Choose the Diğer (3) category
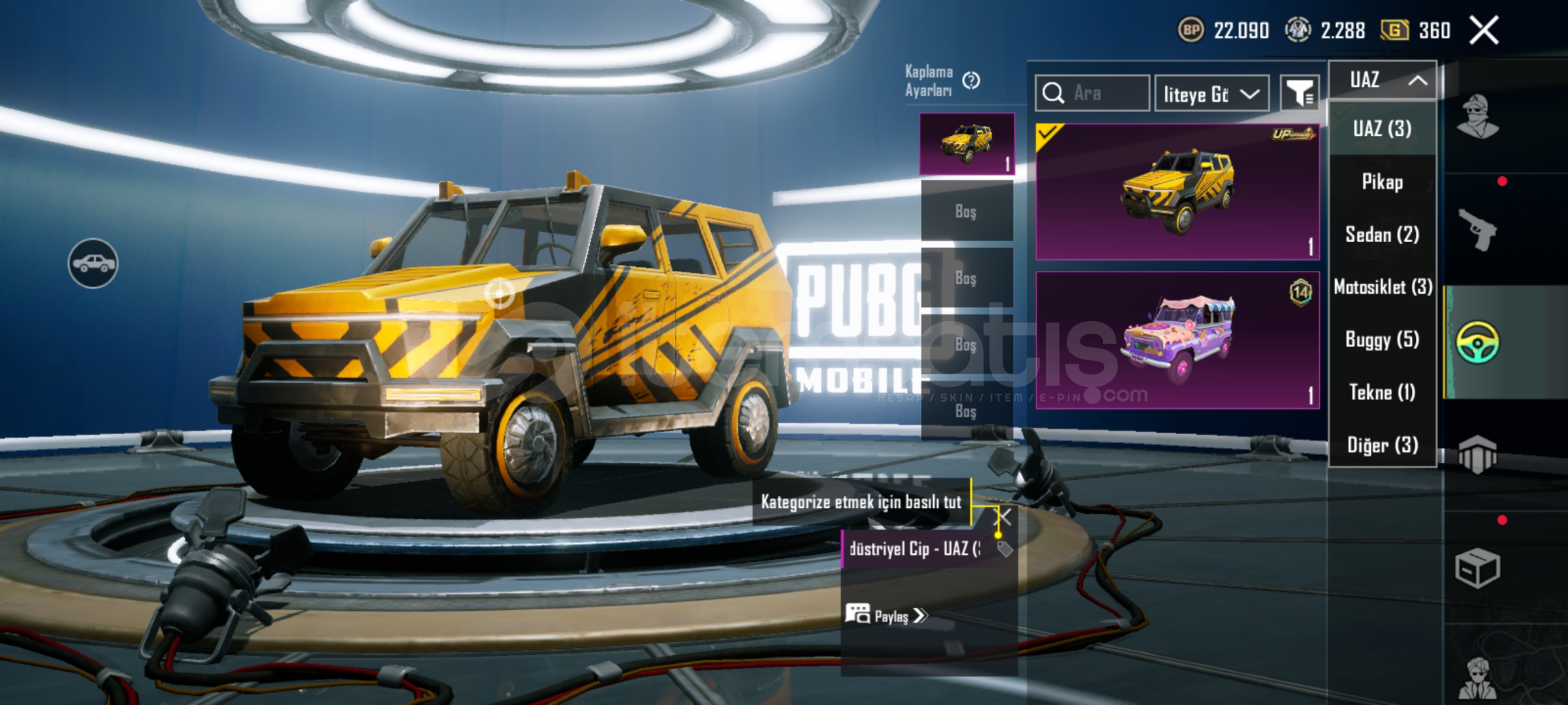This screenshot has width=1568, height=705. coord(1382,445)
